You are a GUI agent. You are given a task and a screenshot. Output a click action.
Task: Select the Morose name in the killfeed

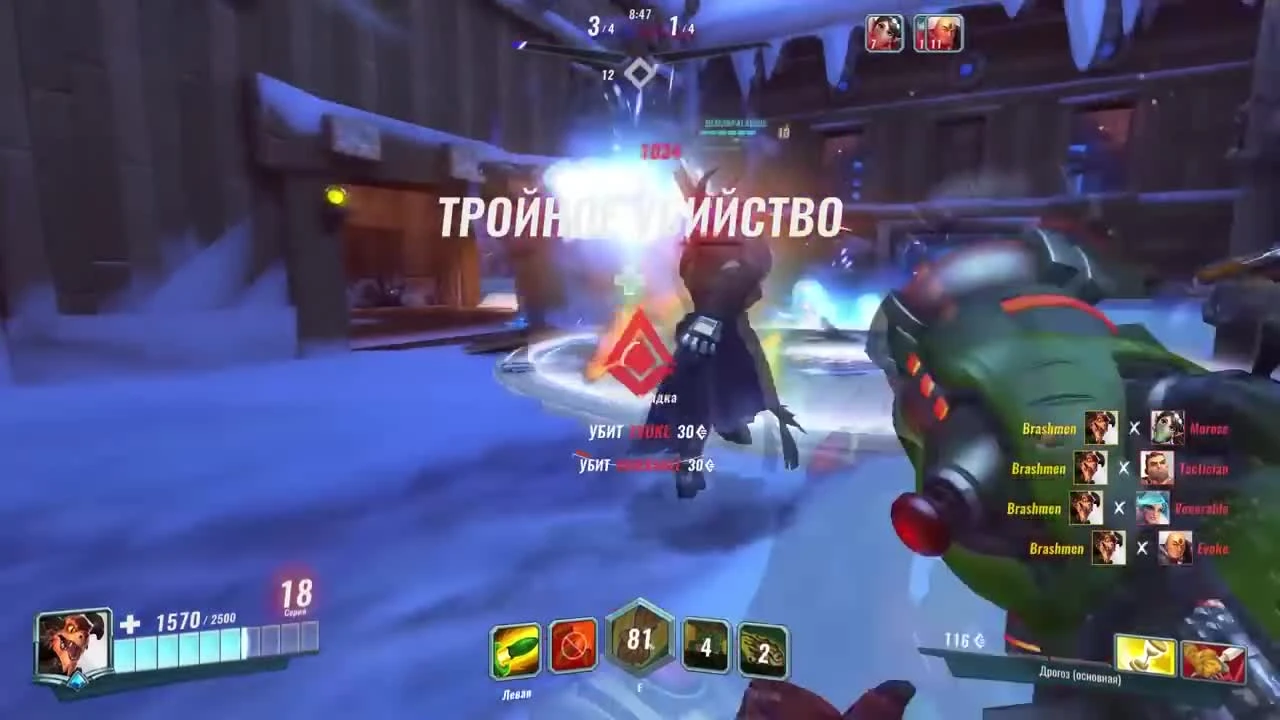point(1208,428)
